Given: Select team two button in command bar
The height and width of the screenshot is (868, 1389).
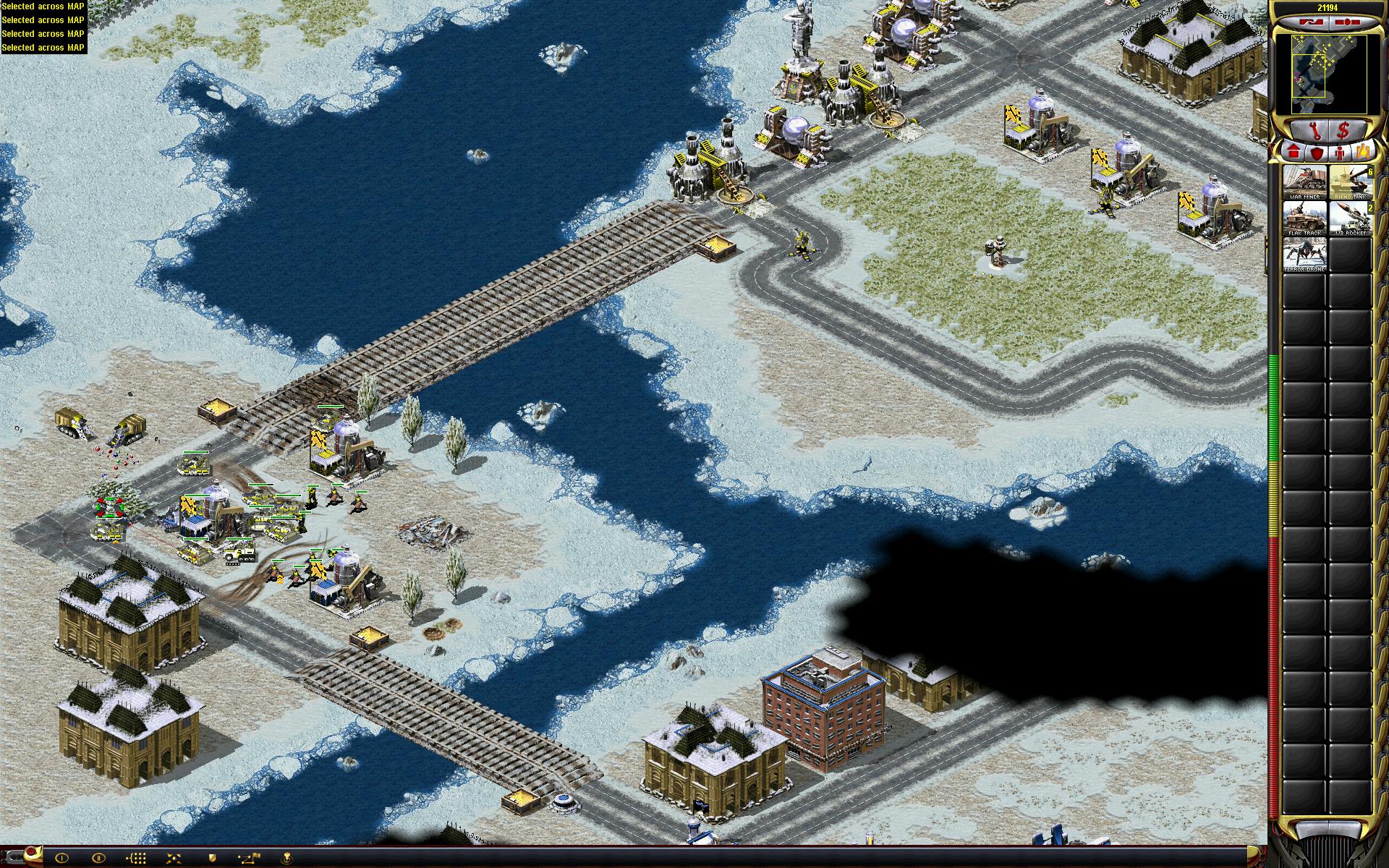Looking at the screenshot, I should pyautogui.click(x=99, y=859).
